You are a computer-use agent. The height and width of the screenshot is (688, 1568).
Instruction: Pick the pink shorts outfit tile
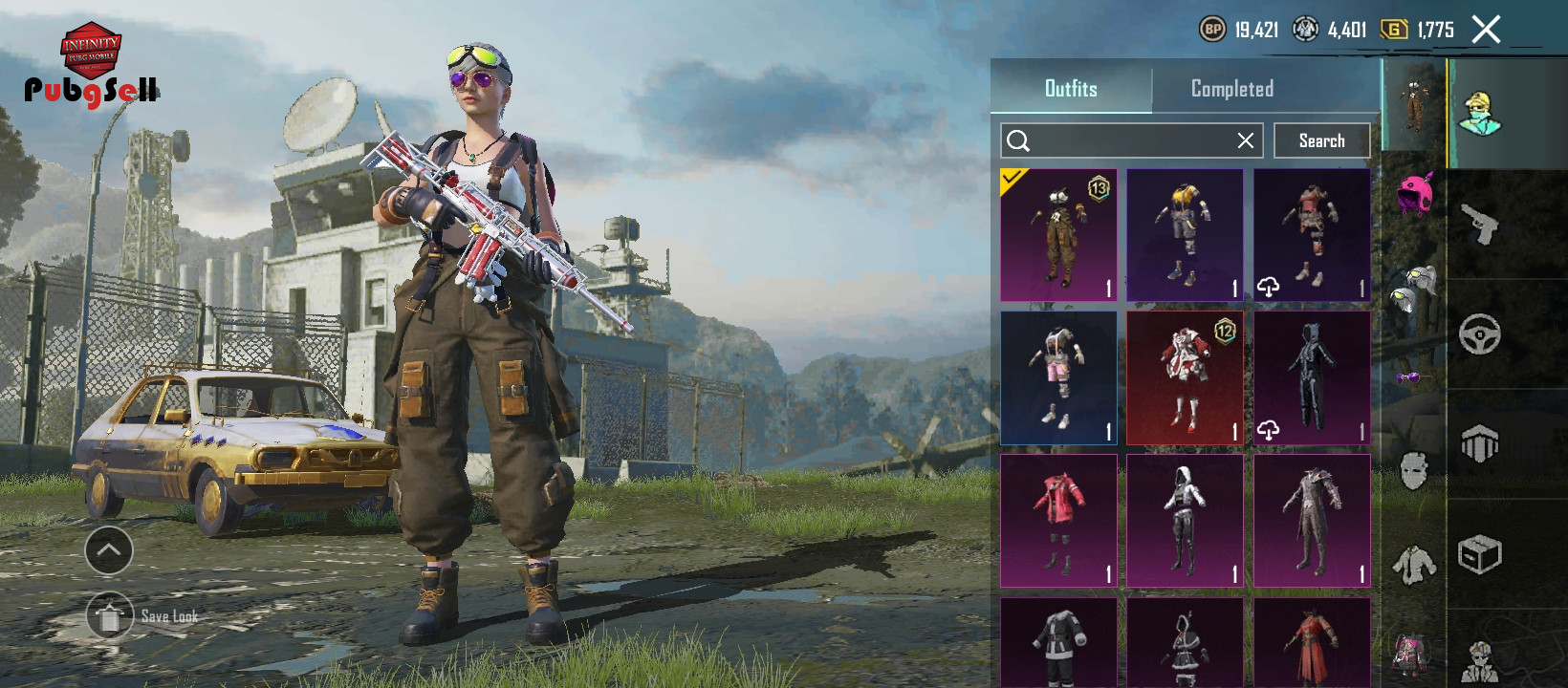pyautogui.click(x=1058, y=377)
